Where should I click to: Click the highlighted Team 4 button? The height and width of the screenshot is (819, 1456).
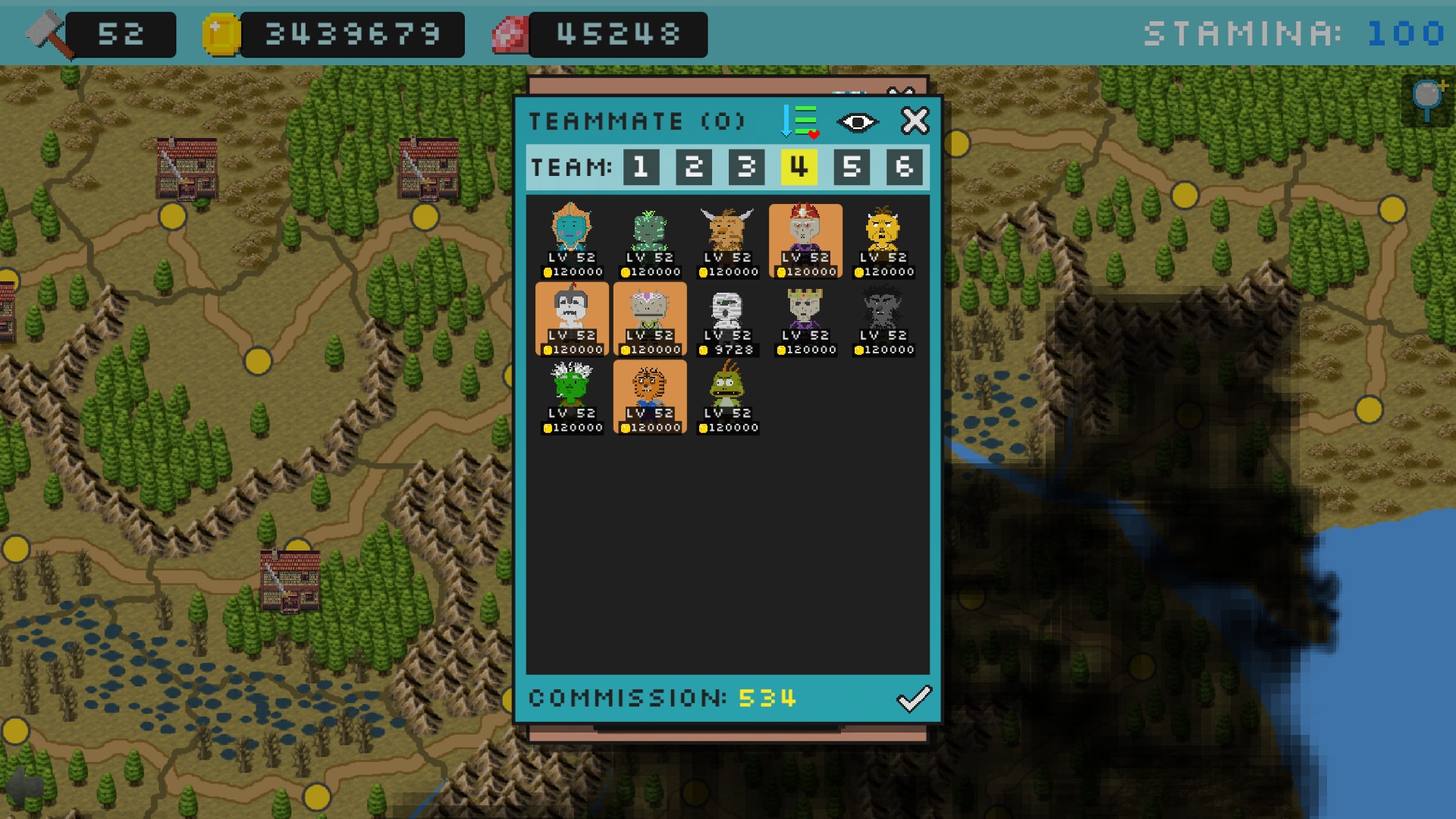[x=799, y=167]
